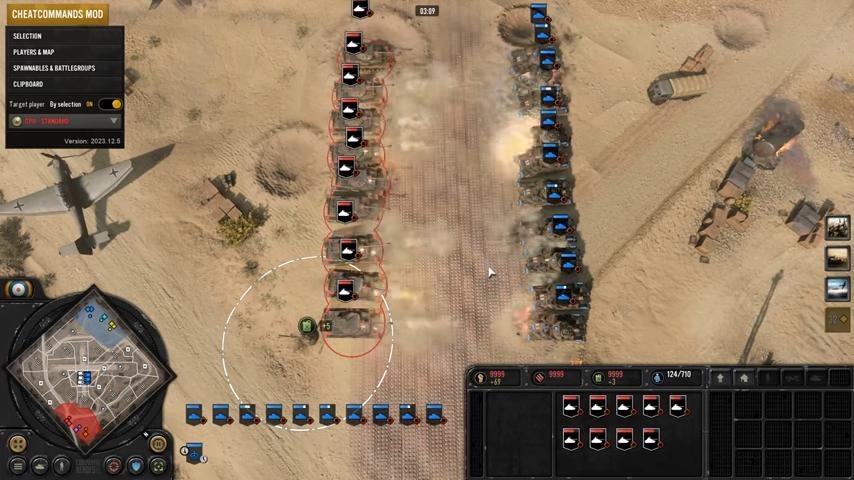Viewport: 854px width, 480px height.
Task: Toggle the By selection target switch
Action: click(112, 104)
